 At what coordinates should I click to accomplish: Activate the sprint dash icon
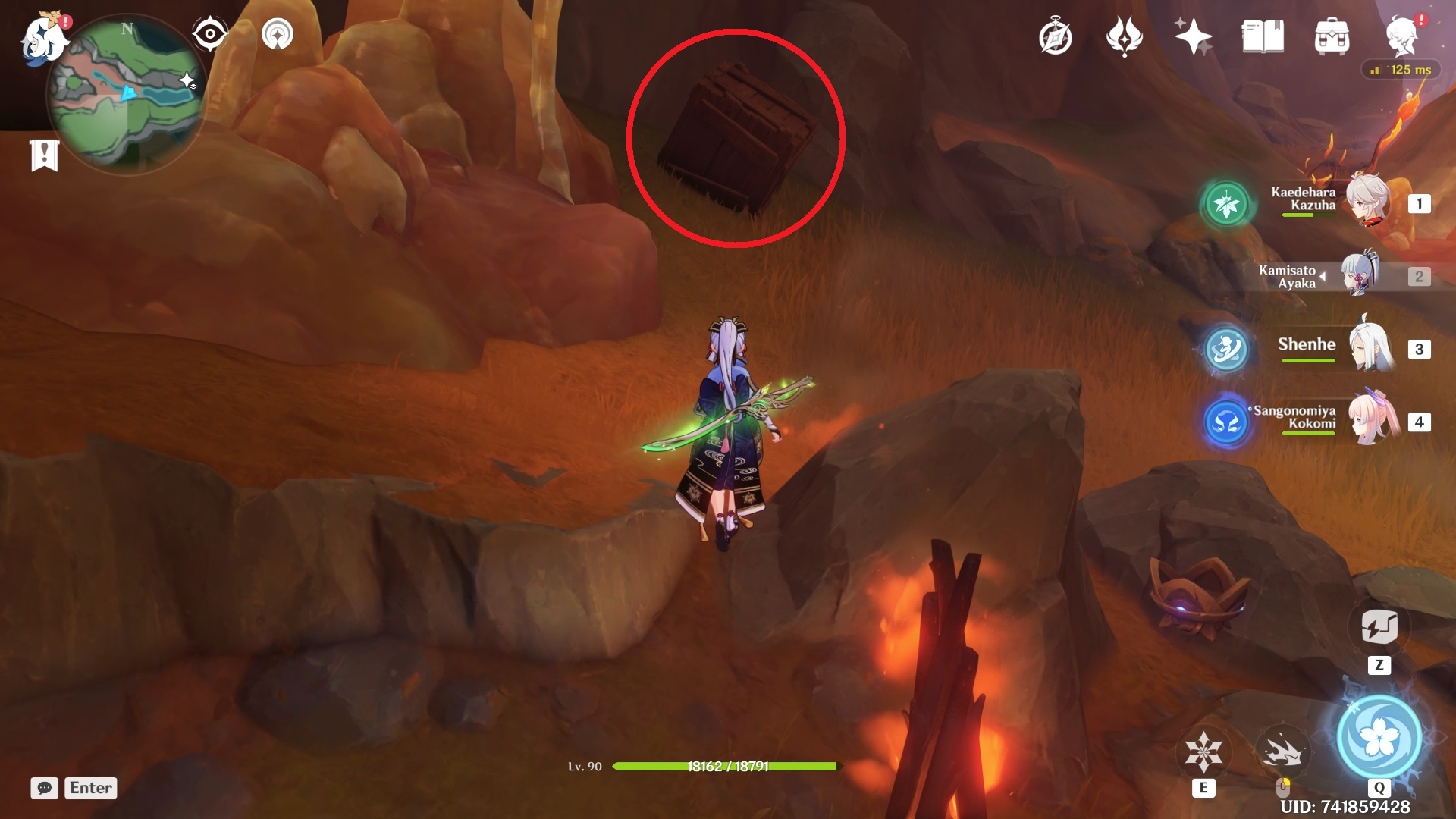click(x=1282, y=751)
